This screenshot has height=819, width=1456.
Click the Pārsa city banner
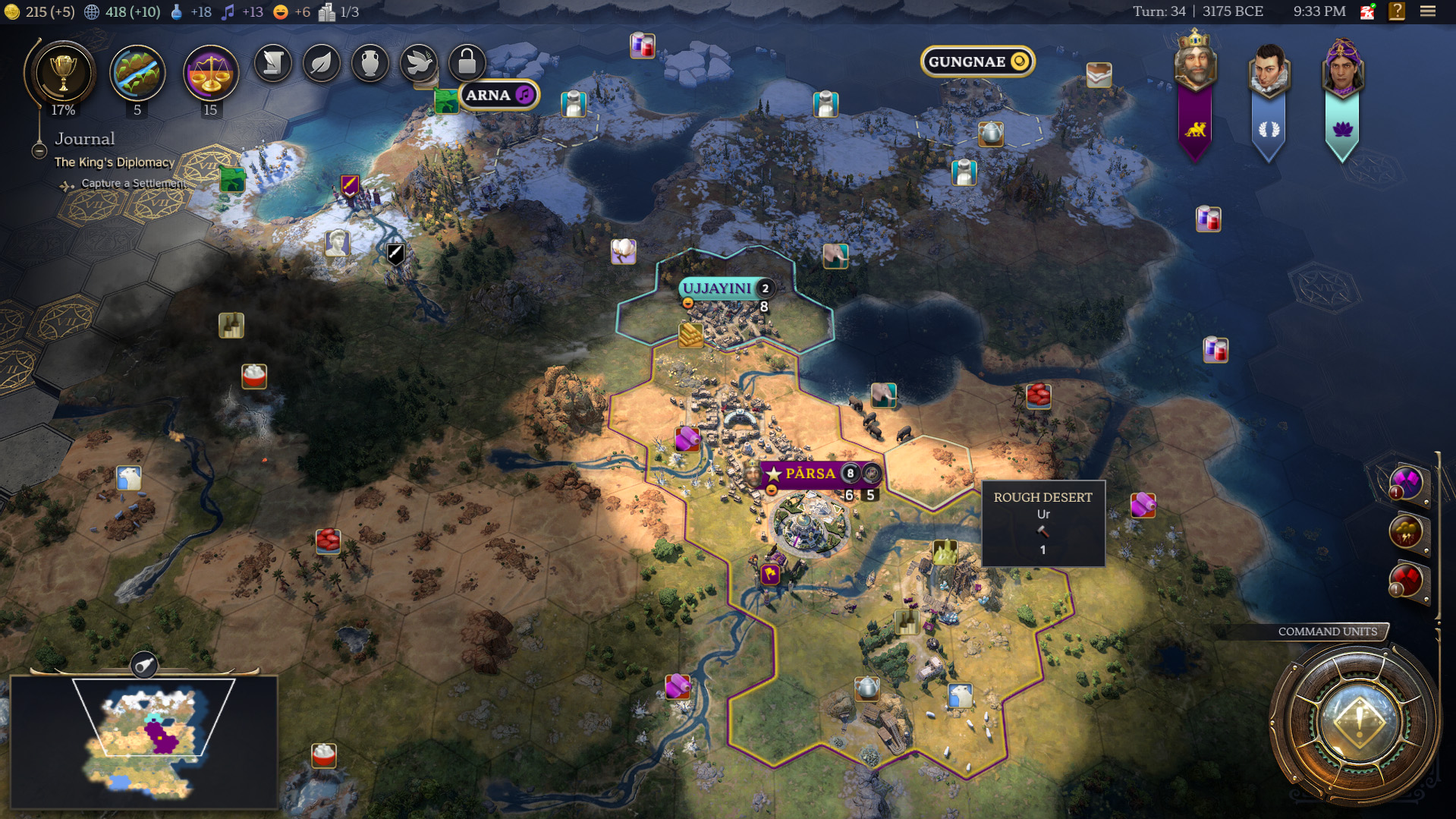tap(810, 474)
